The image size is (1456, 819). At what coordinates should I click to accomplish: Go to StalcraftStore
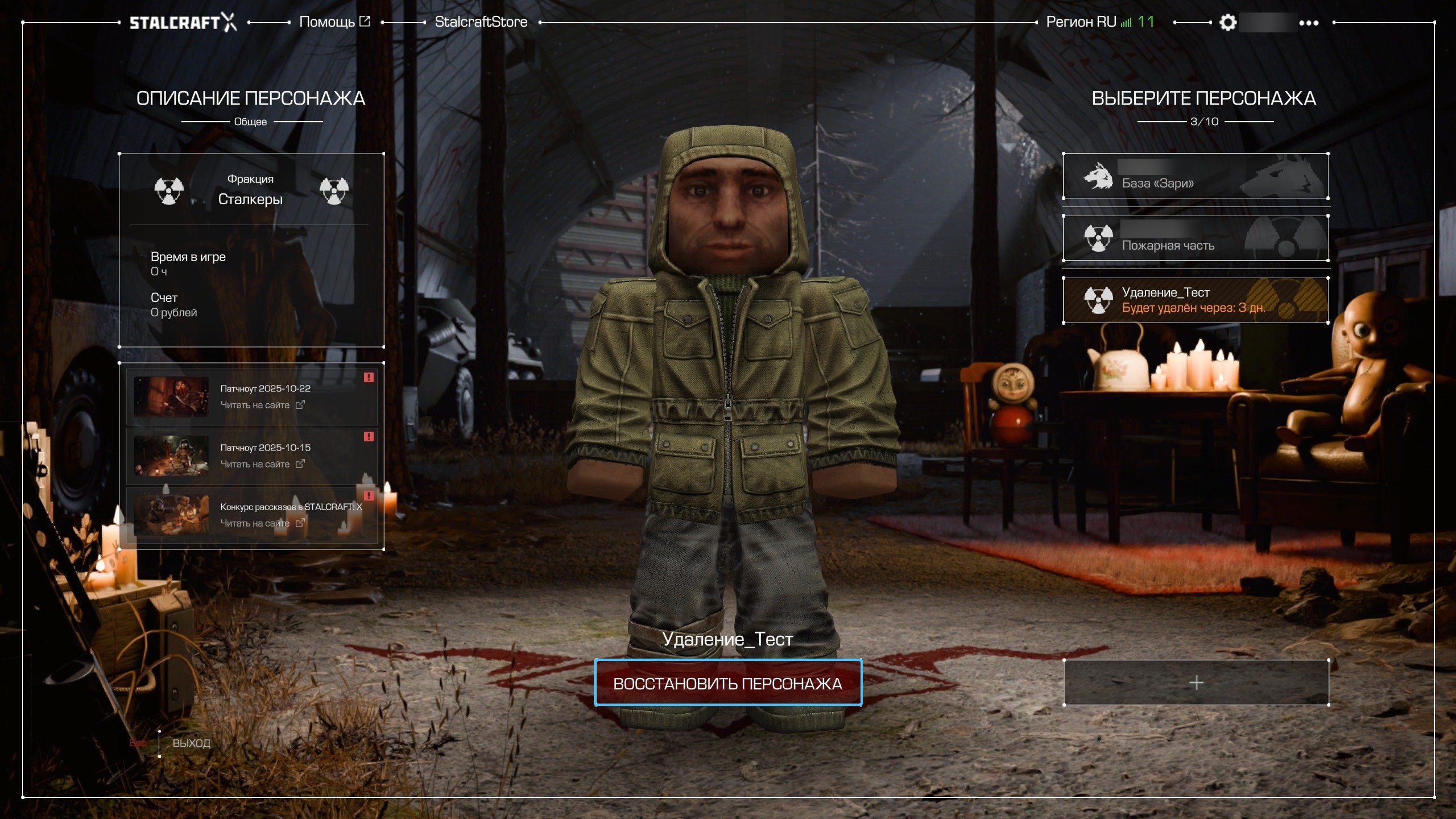coord(481,22)
